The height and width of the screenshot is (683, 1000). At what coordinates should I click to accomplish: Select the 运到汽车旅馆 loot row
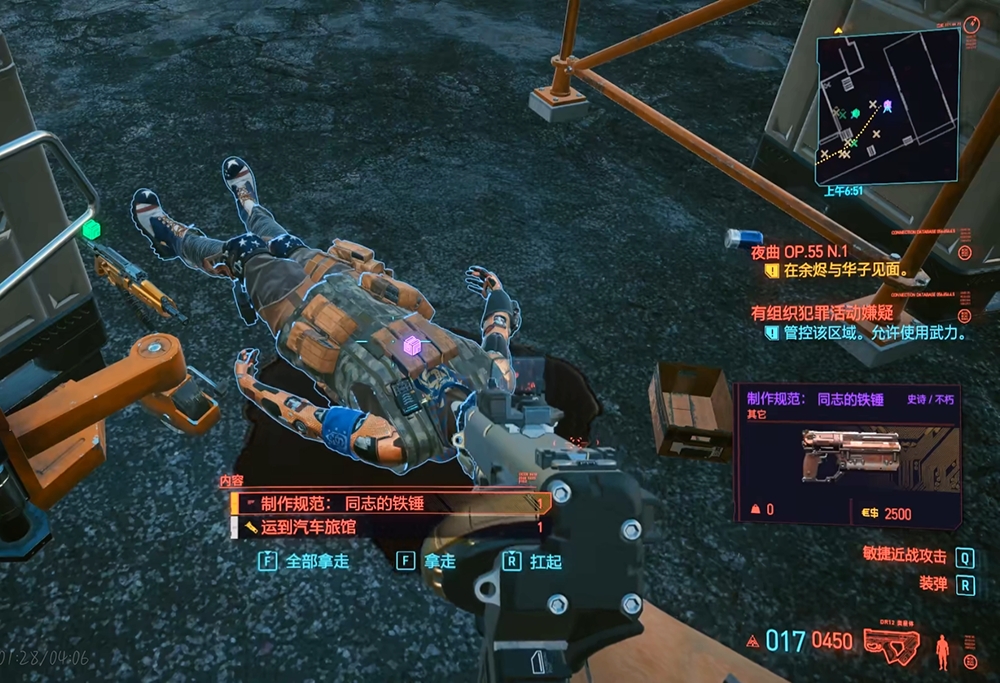click(390, 526)
